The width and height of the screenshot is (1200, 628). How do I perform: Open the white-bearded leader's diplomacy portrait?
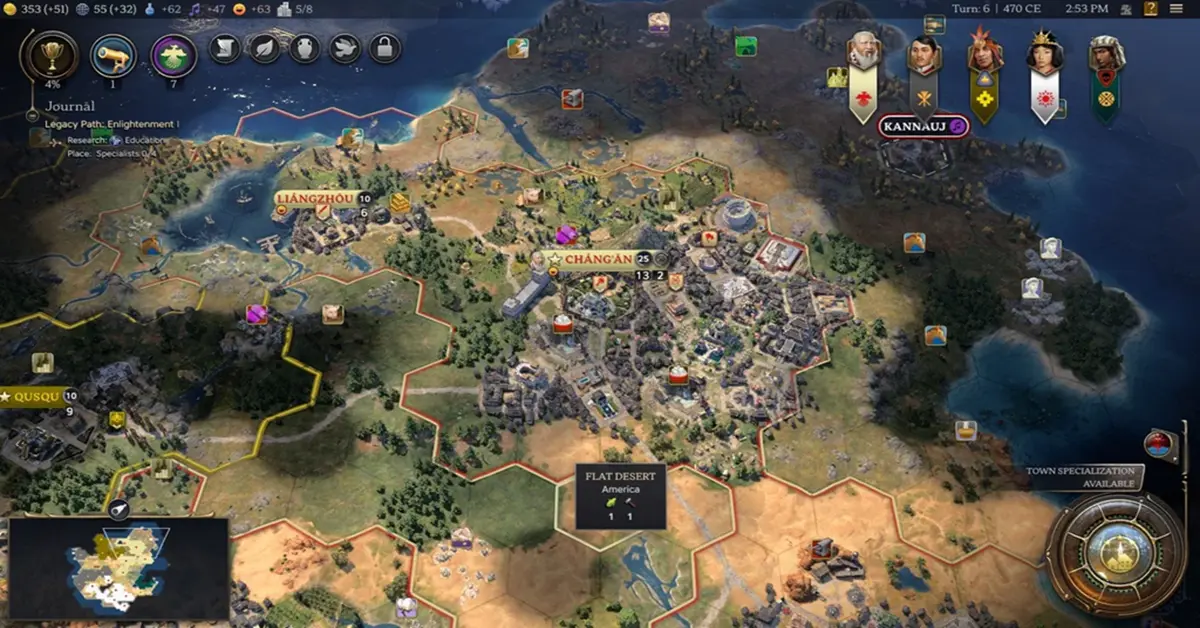pos(864,52)
